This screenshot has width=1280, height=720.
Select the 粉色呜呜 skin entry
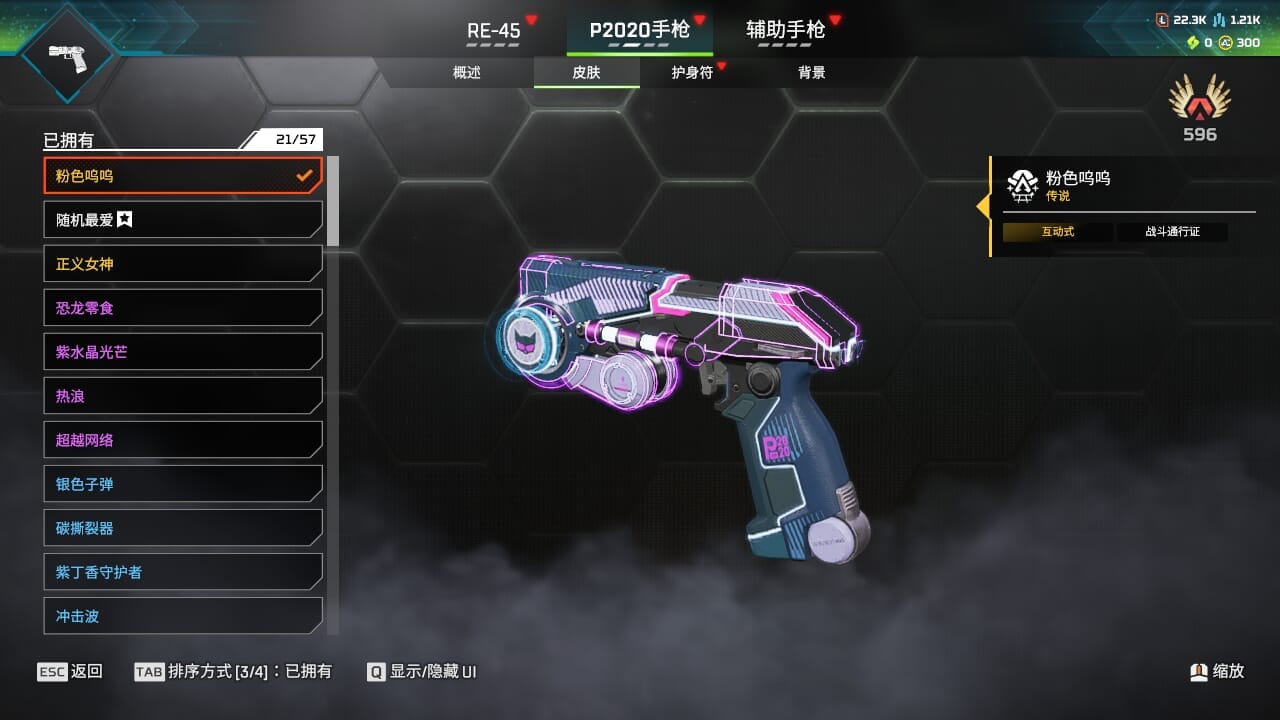(183, 176)
